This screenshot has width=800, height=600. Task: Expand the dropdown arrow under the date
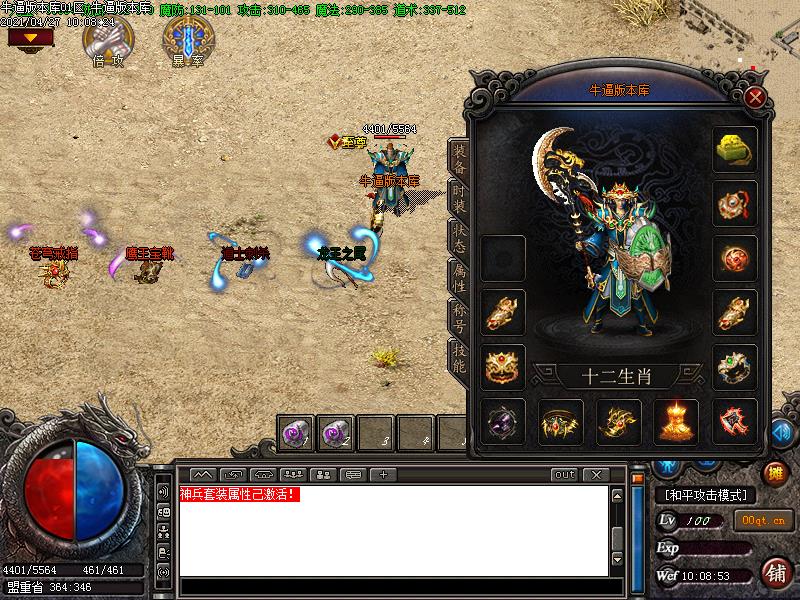pos(31,37)
